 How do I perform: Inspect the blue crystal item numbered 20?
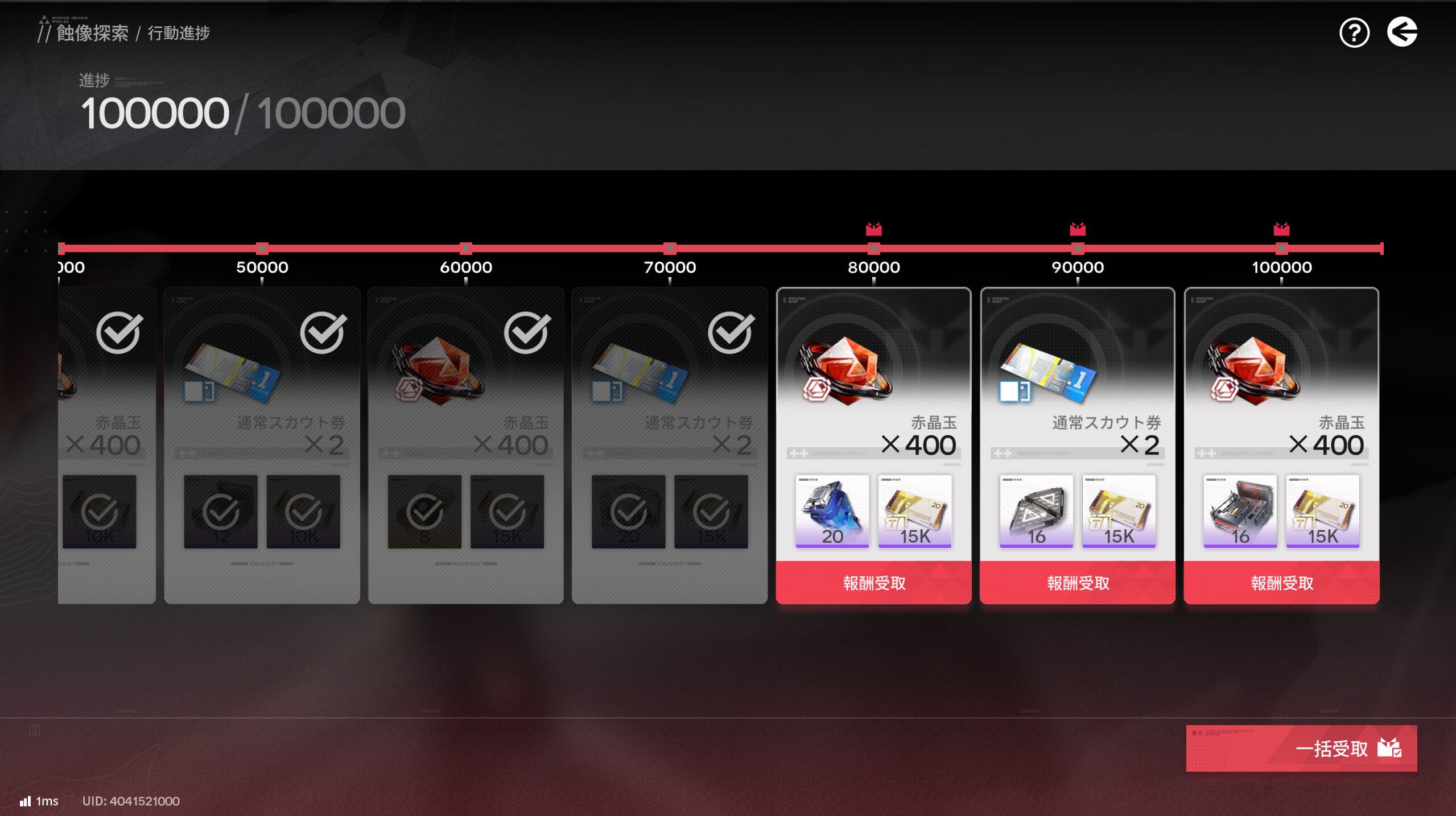(832, 511)
